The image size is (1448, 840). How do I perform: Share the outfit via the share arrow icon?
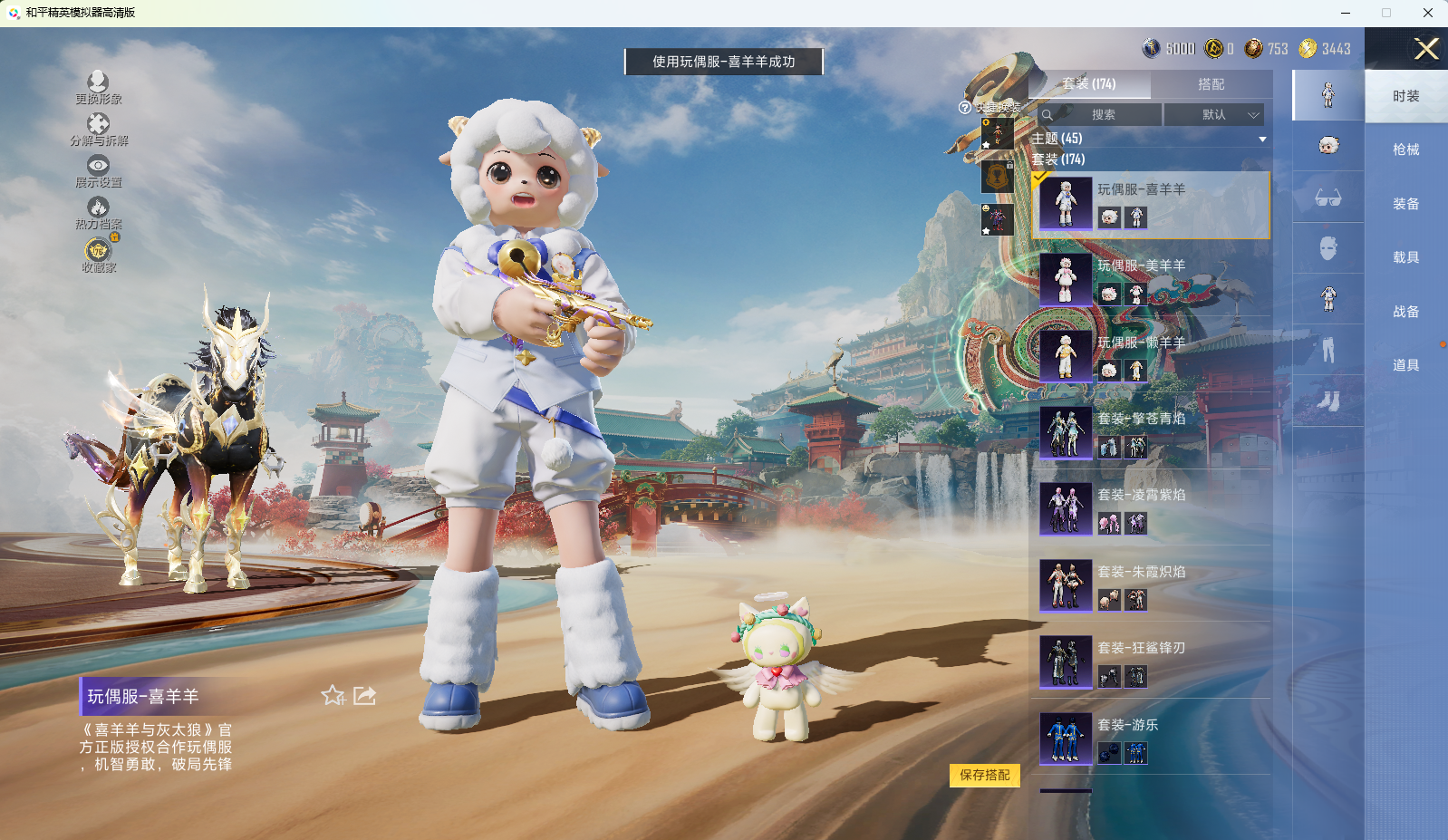pos(364,696)
